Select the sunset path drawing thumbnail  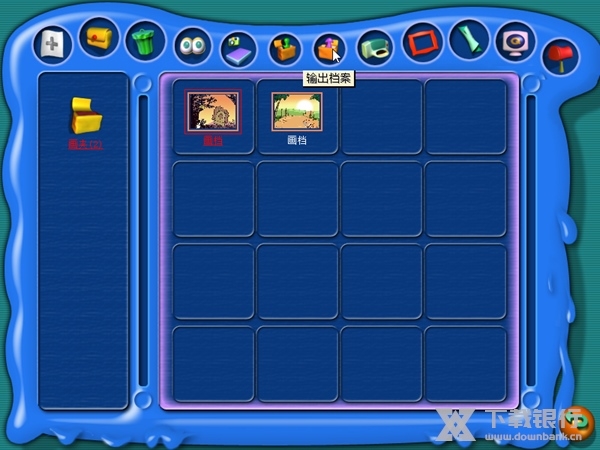[x=297, y=112]
